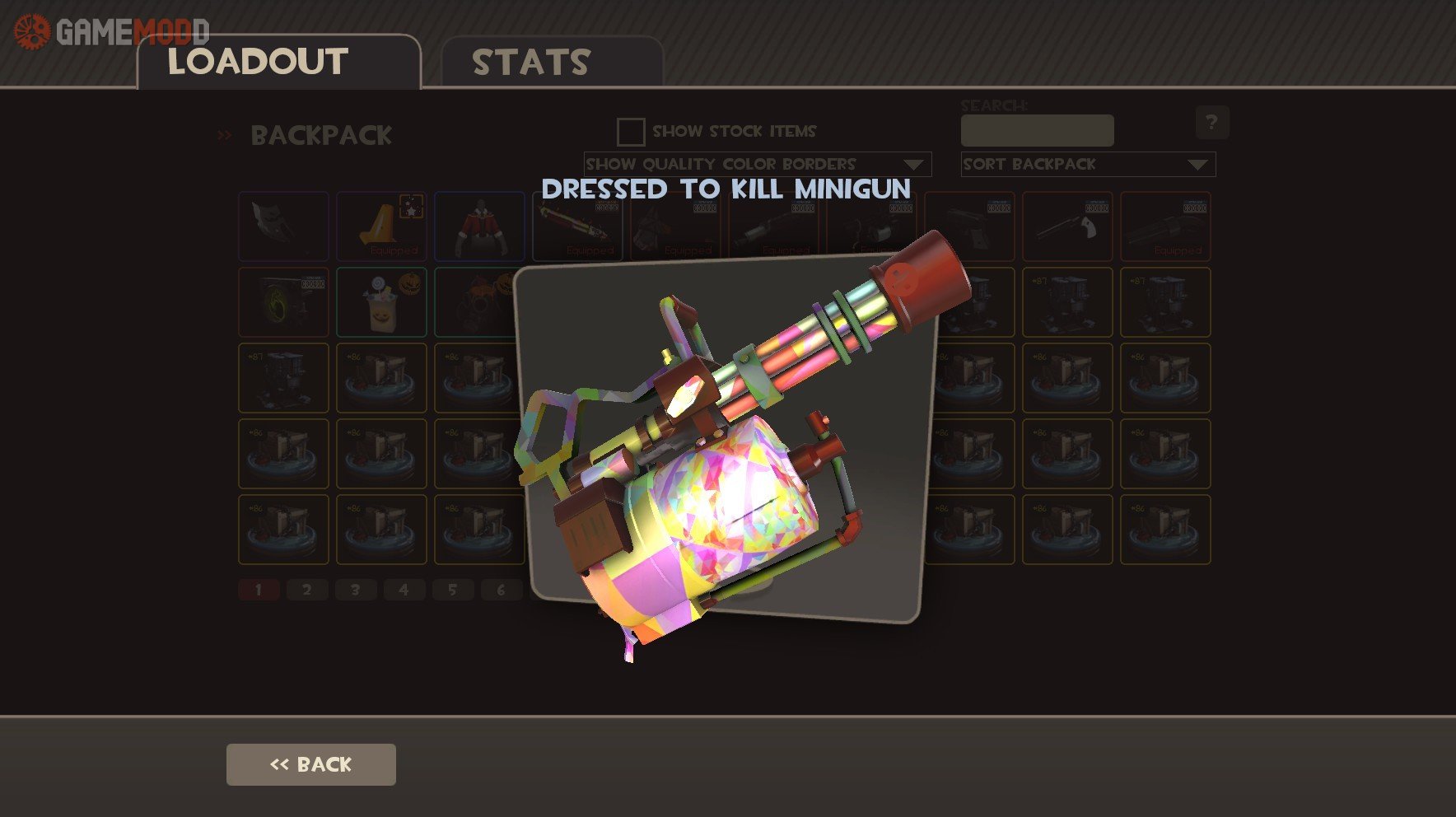Image resolution: width=1456 pixels, height=817 pixels.
Task: Select the Halloween candy bag item slot
Action: (381, 302)
